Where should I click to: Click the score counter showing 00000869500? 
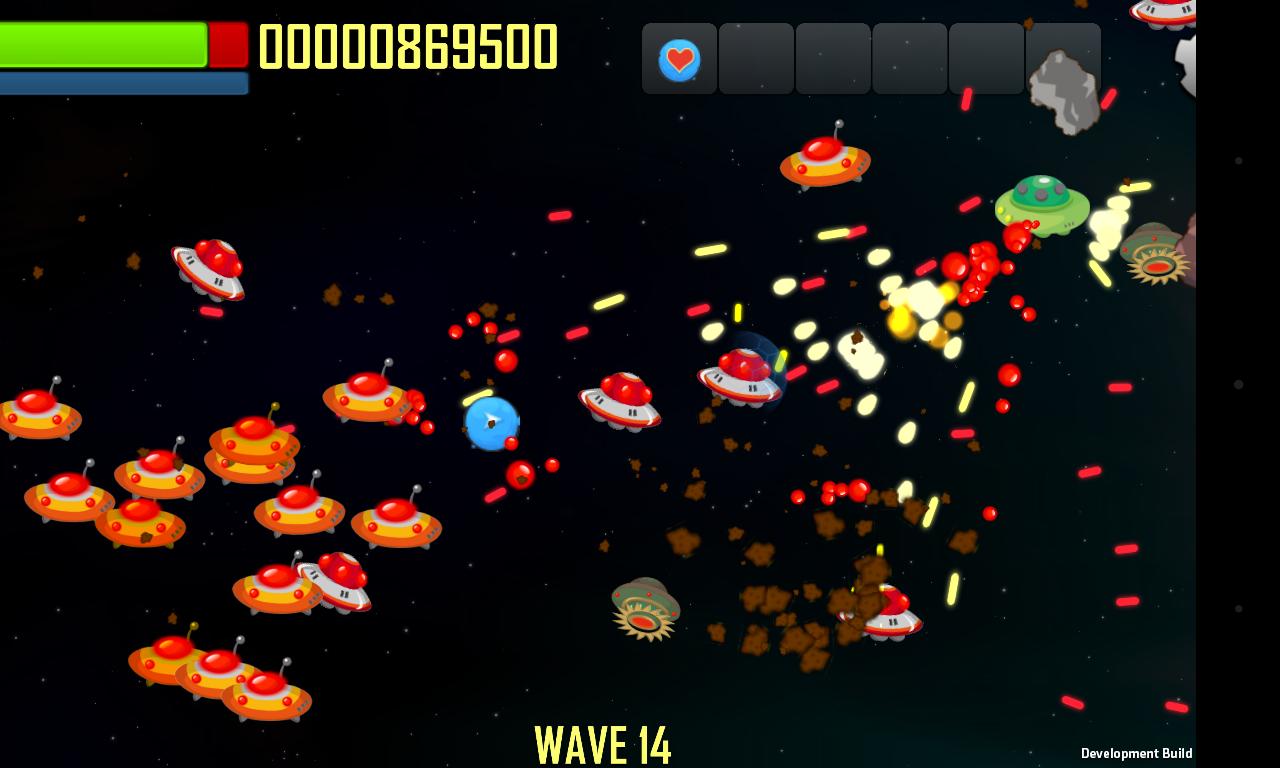pyautogui.click(x=408, y=44)
